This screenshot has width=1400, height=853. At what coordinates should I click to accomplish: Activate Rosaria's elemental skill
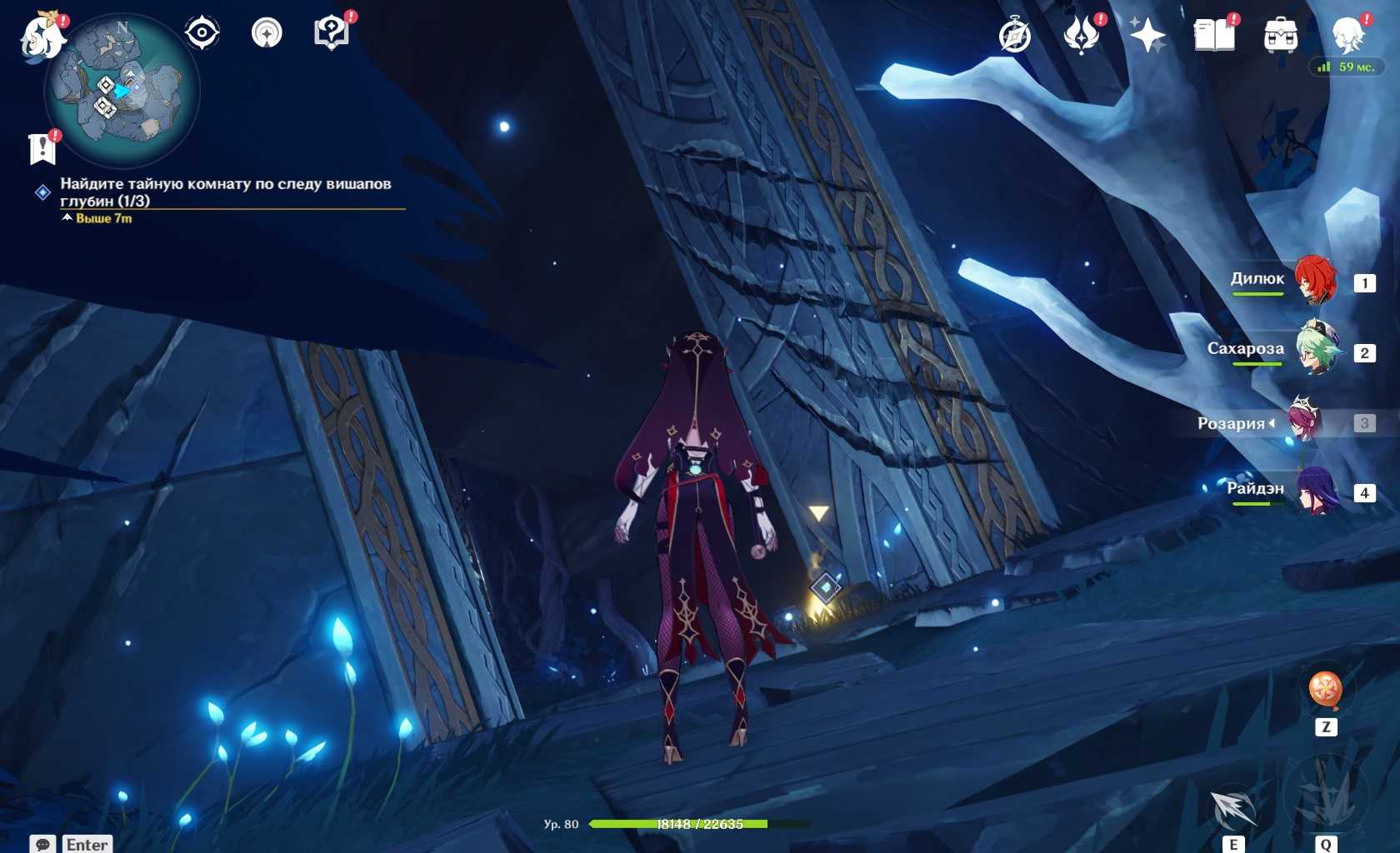pos(1233,808)
